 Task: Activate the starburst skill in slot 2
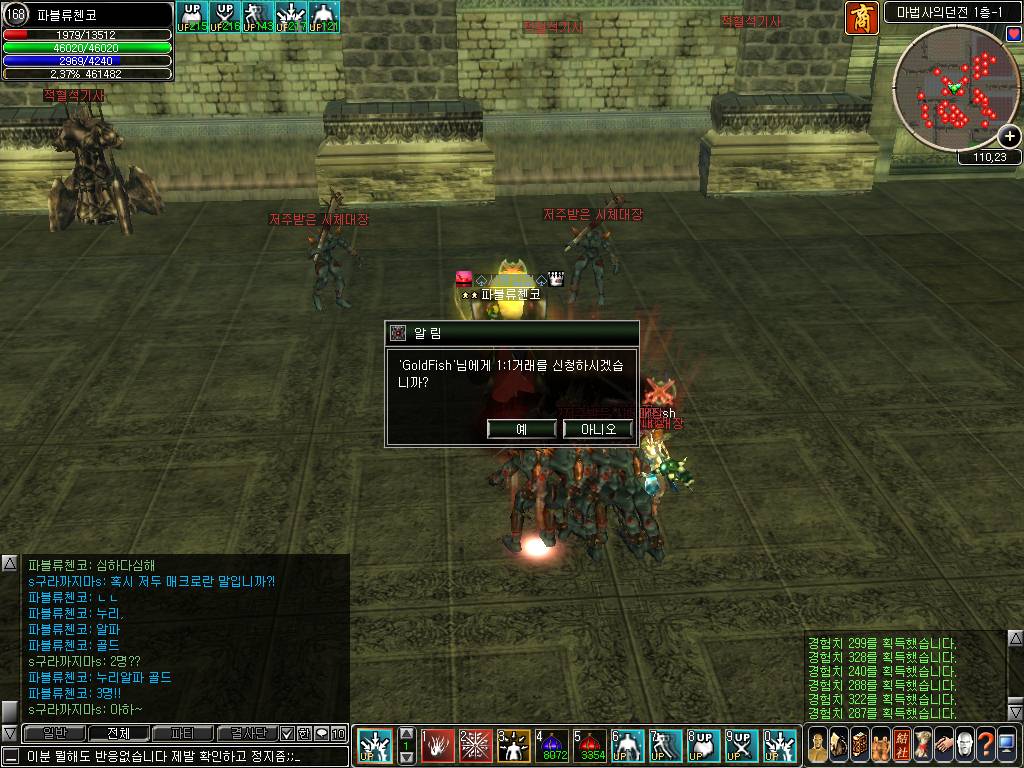tap(476, 745)
